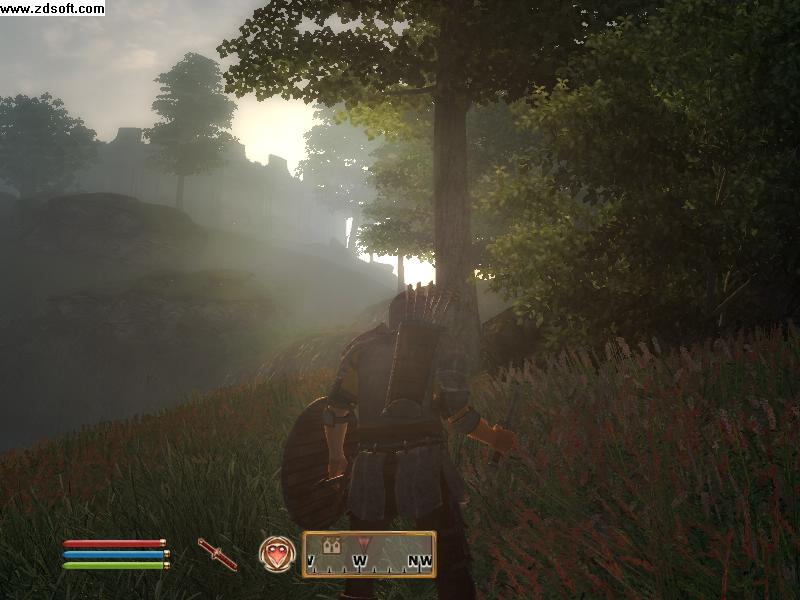Select the heart spell icon
800x600 pixels.
click(277, 553)
